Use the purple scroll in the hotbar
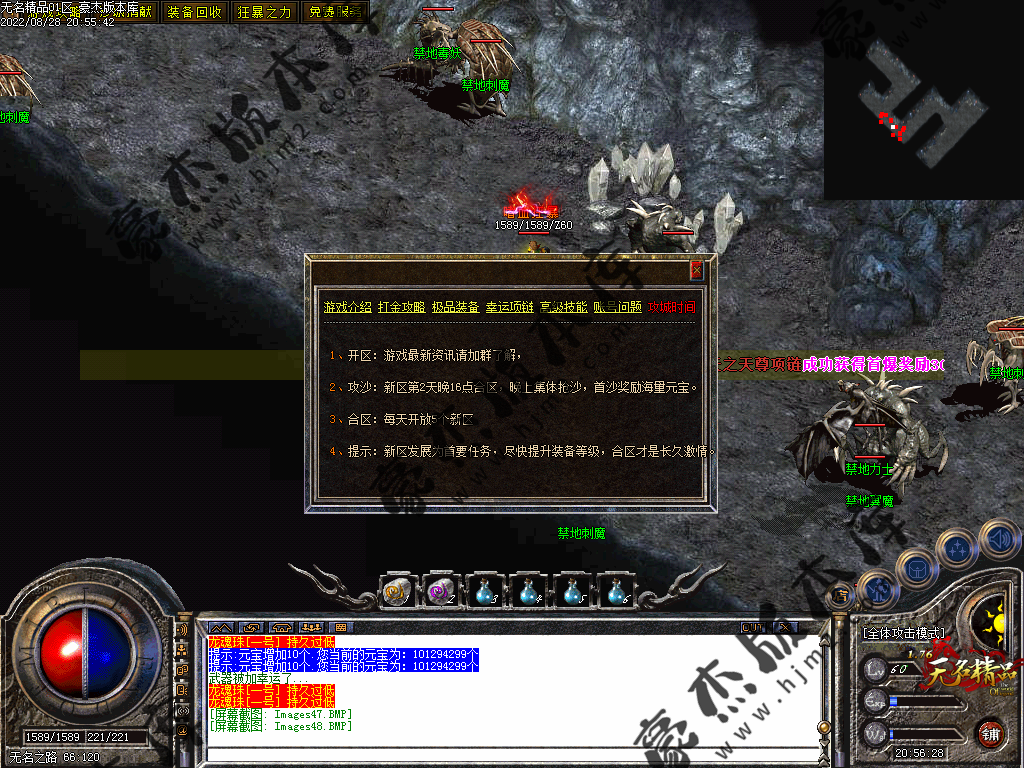 440,594
